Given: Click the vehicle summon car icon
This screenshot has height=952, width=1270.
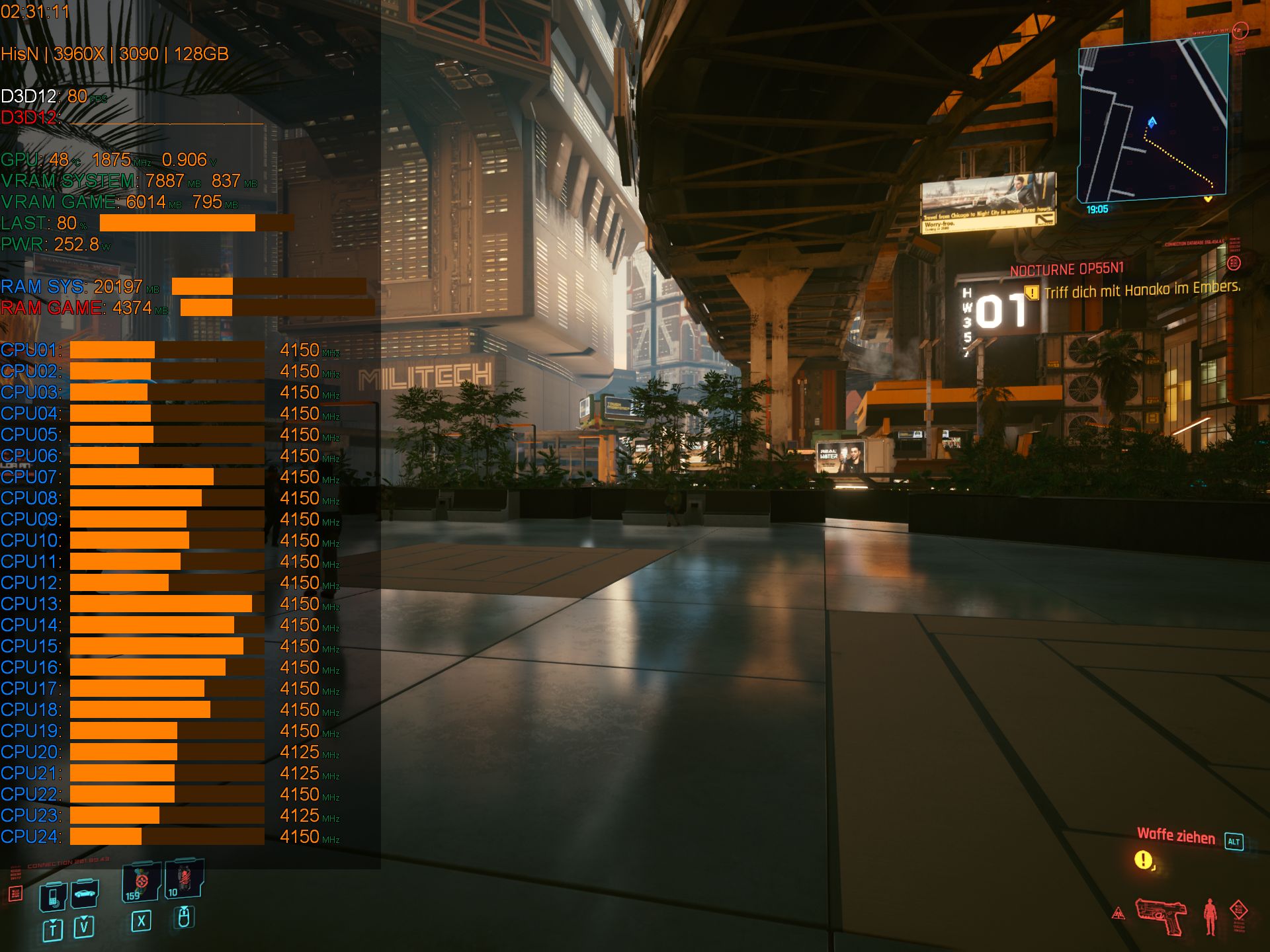Looking at the screenshot, I should pyautogui.click(x=85, y=894).
